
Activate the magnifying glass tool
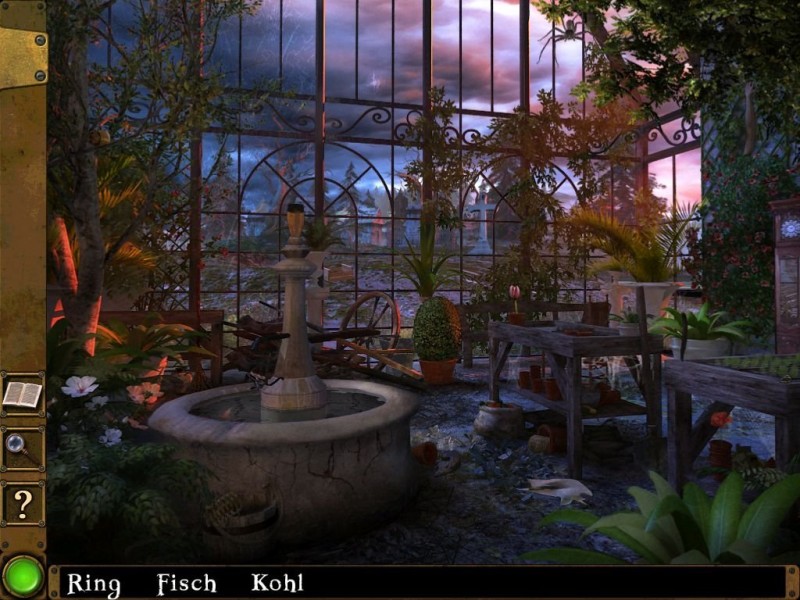coord(22,447)
